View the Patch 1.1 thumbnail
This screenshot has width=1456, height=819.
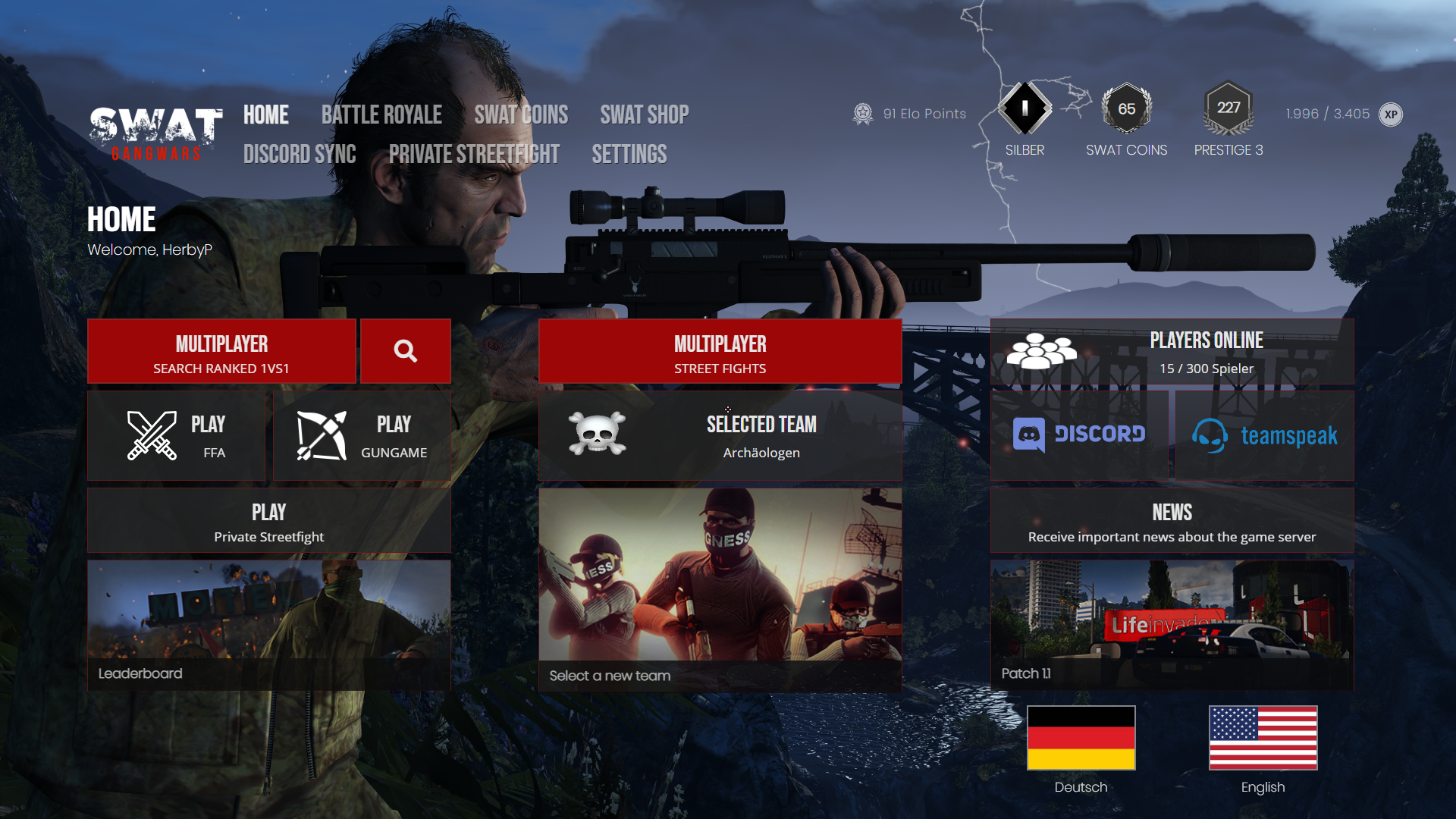[1172, 625]
